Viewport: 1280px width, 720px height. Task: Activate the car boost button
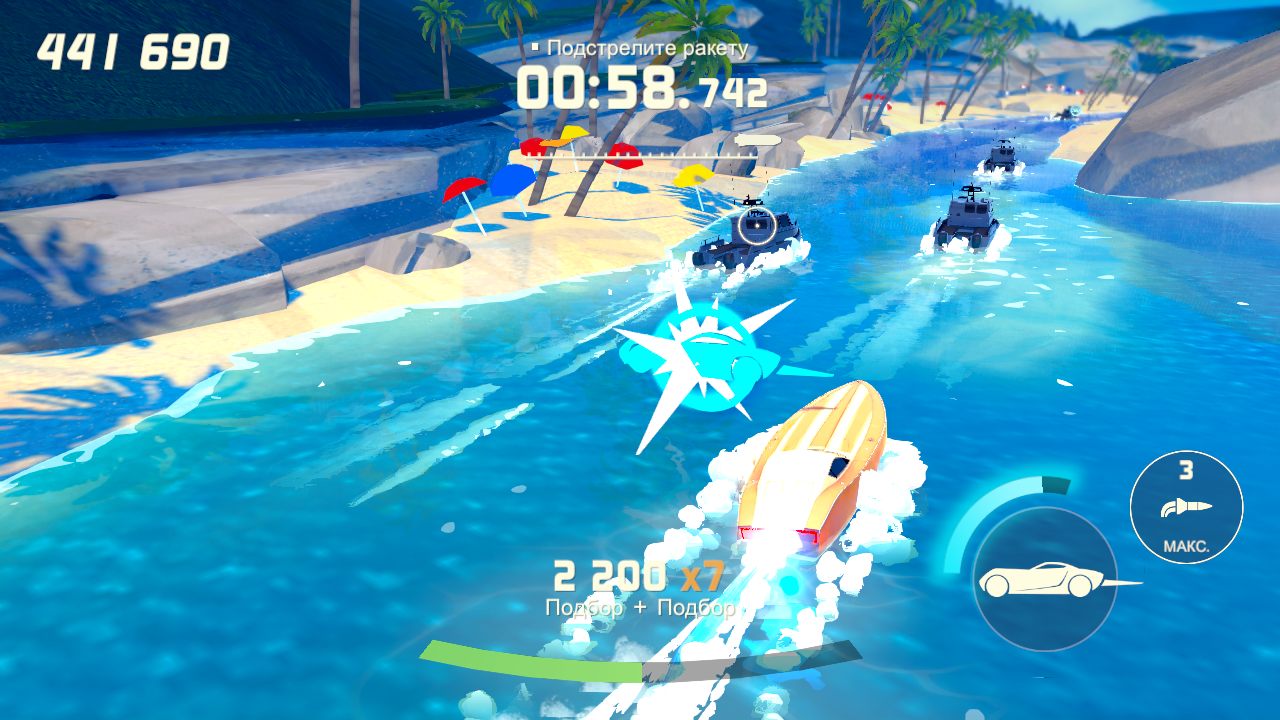1044,580
